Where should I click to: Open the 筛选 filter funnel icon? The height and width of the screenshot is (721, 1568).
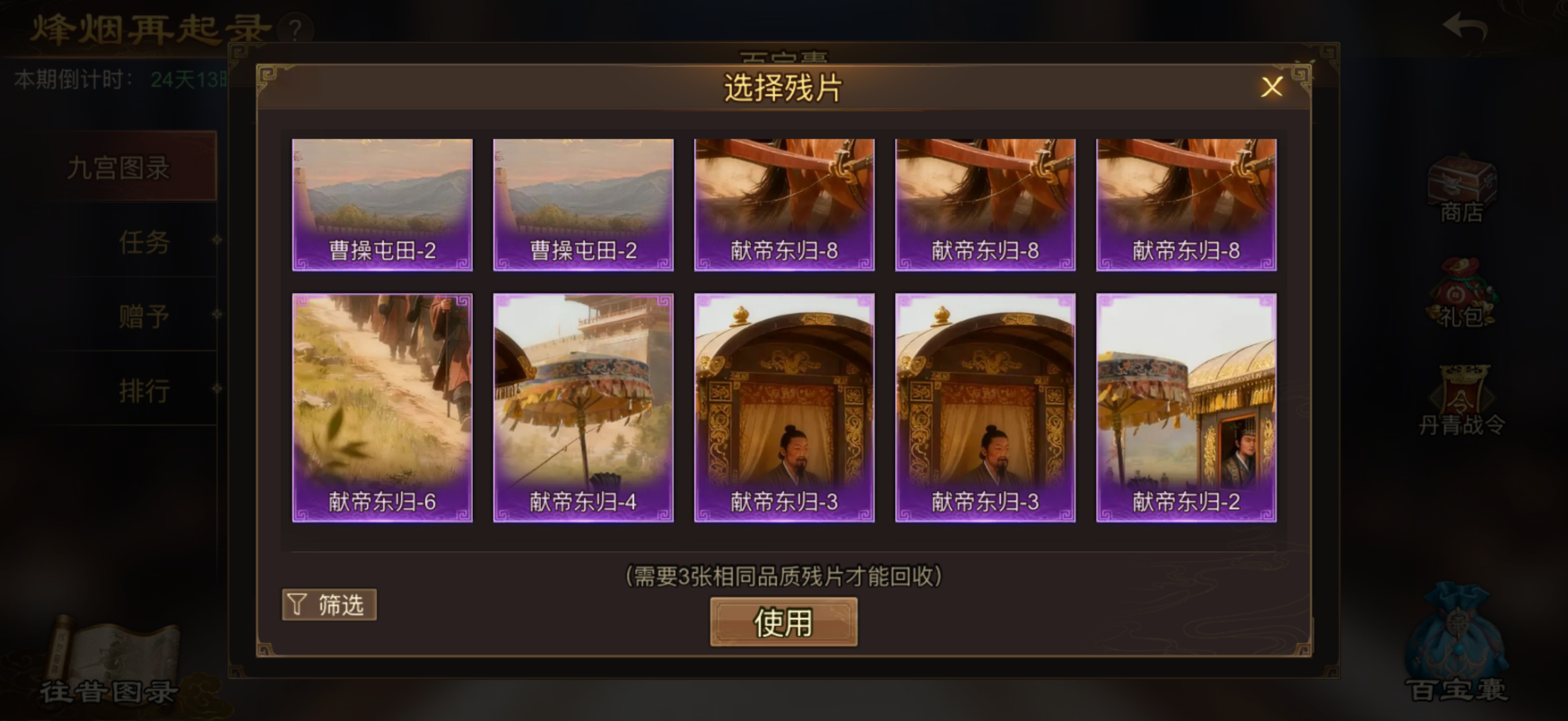pos(329,604)
